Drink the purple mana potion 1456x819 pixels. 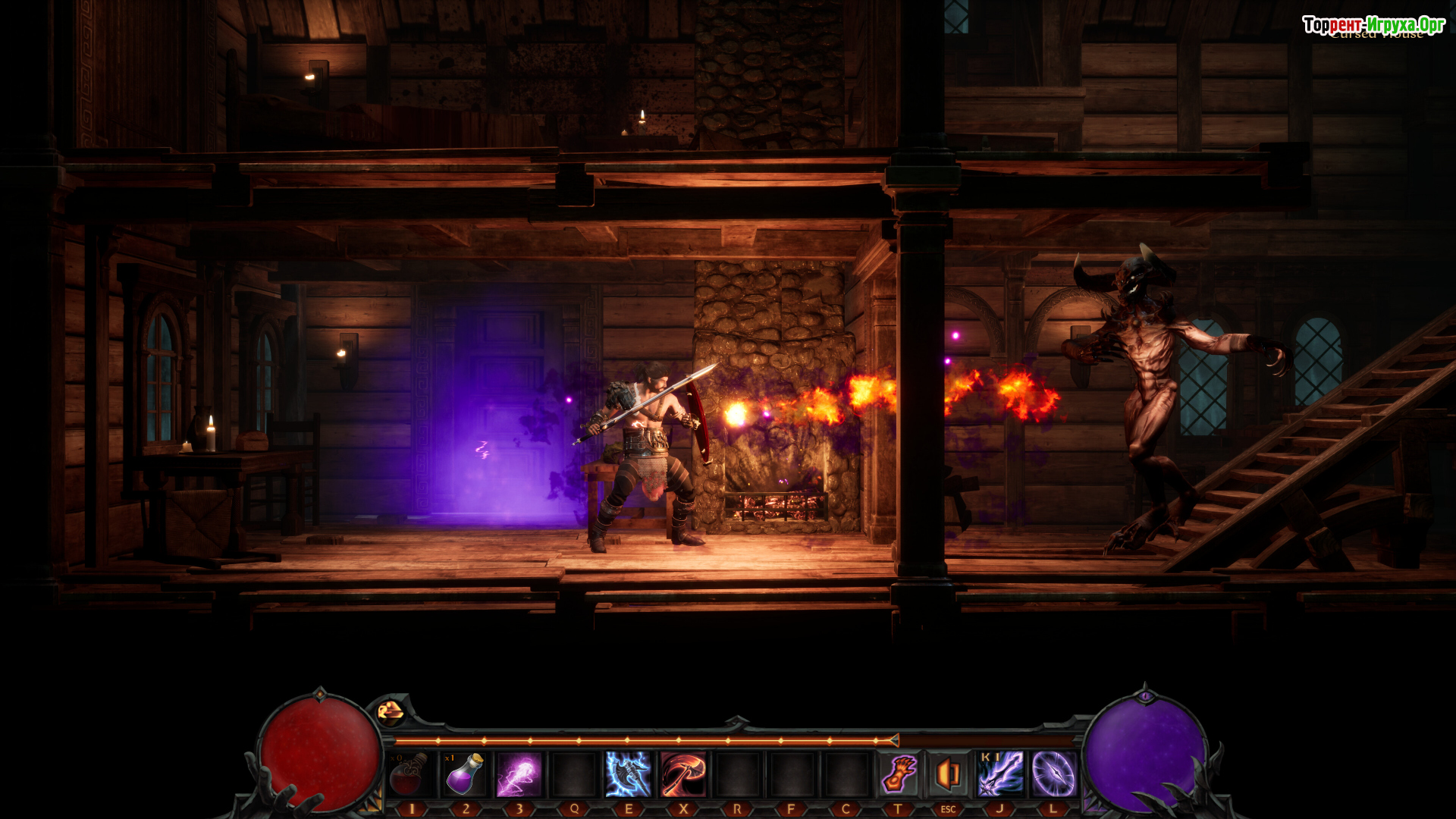(465, 774)
